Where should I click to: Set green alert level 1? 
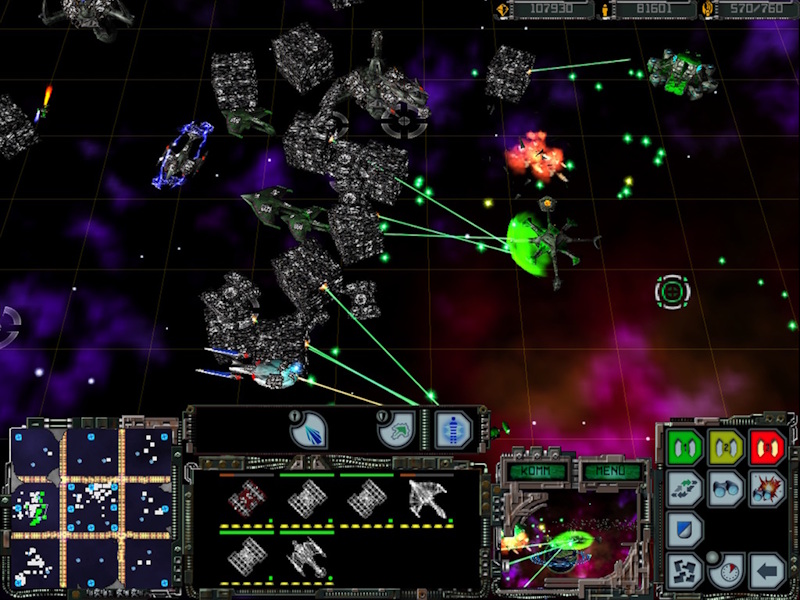point(683,444)
